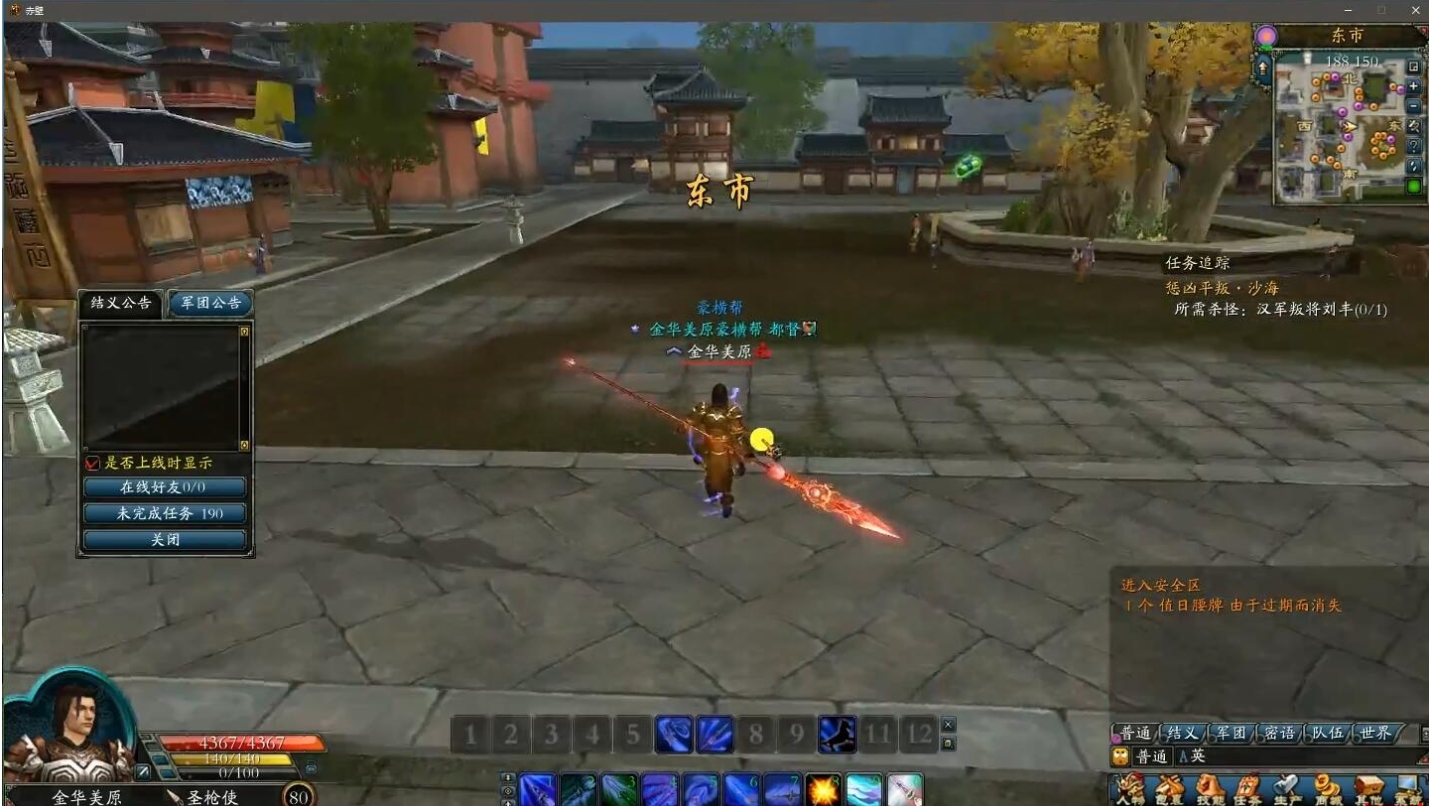Close the game window

[1415, 9]
